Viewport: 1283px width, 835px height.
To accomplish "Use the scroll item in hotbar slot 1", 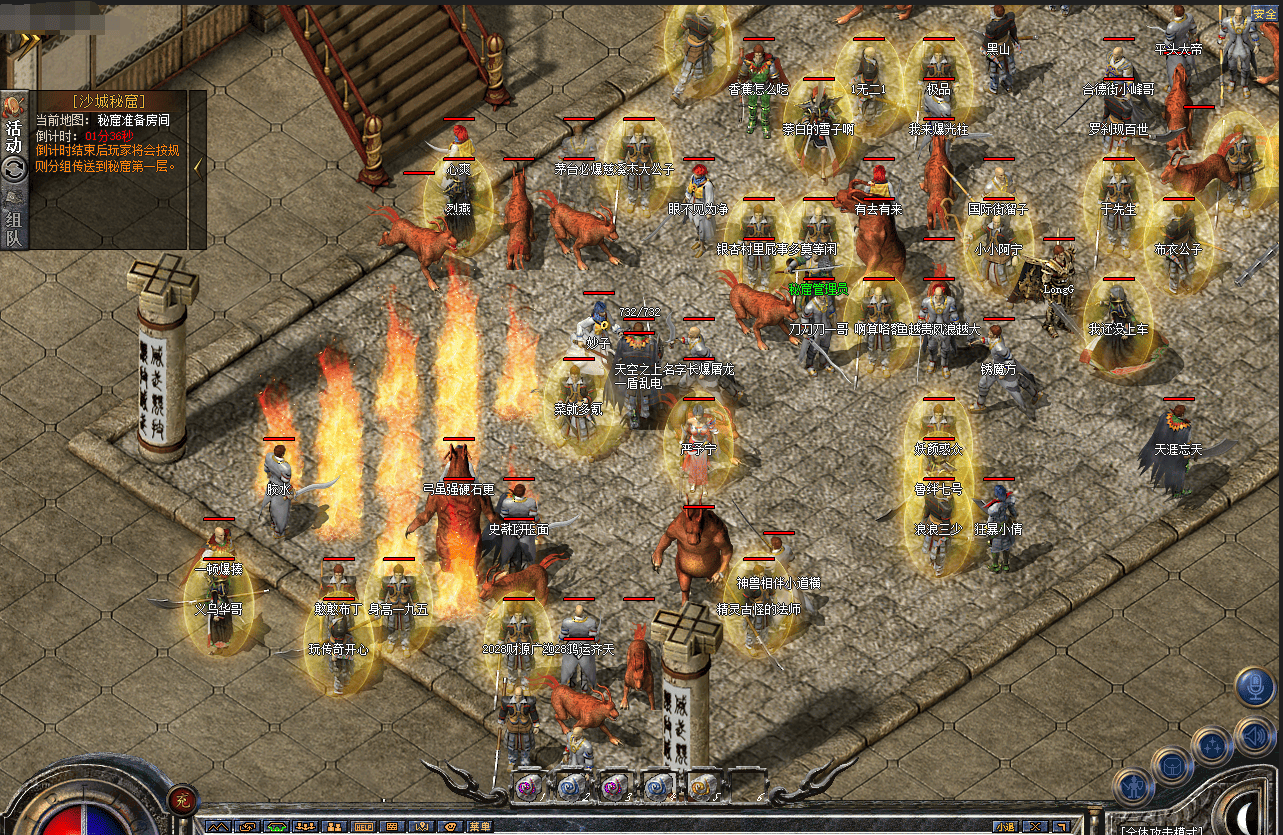I will [x=527, y=785].
